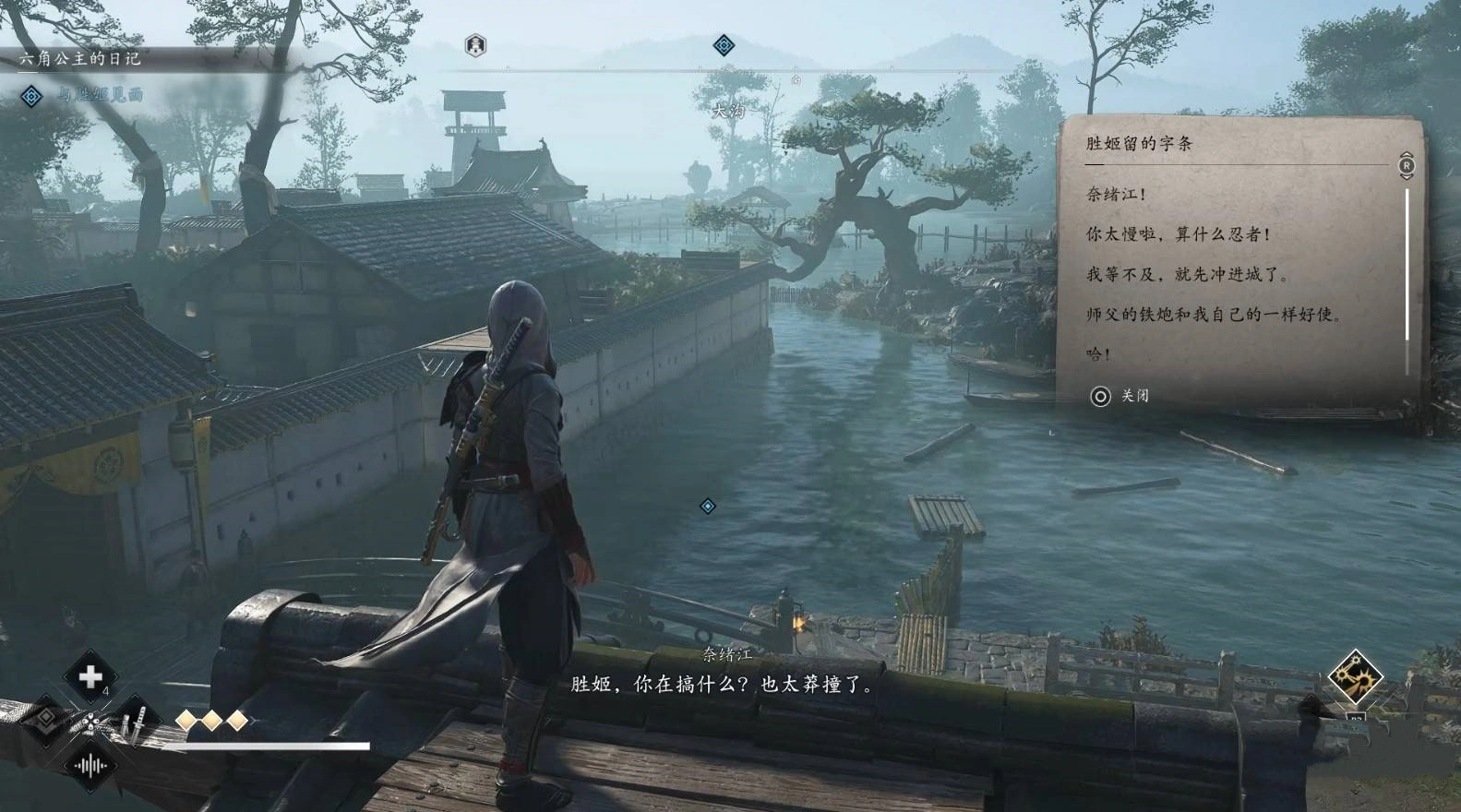Select the left tool wheel diamond slot
Image resolution: width=1461 pixels, height=812 pixels.
(44, 721)
